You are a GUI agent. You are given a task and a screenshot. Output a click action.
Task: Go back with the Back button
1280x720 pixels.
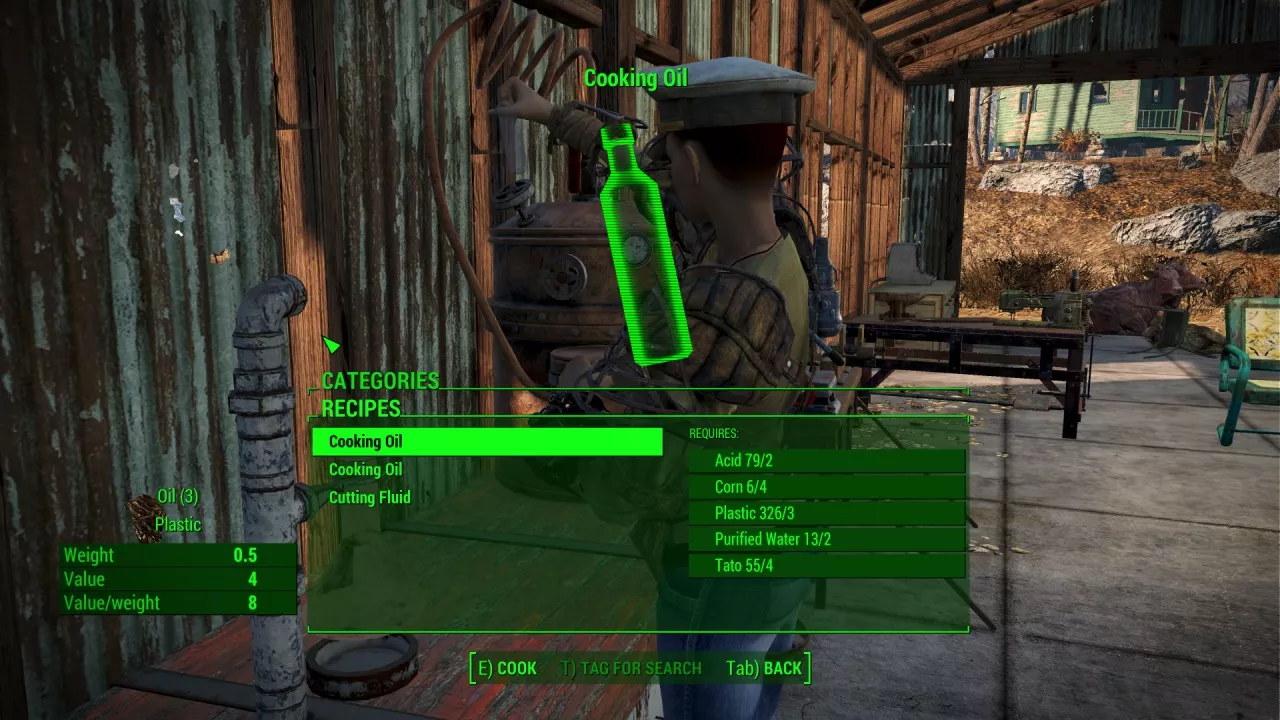point(765,668)
